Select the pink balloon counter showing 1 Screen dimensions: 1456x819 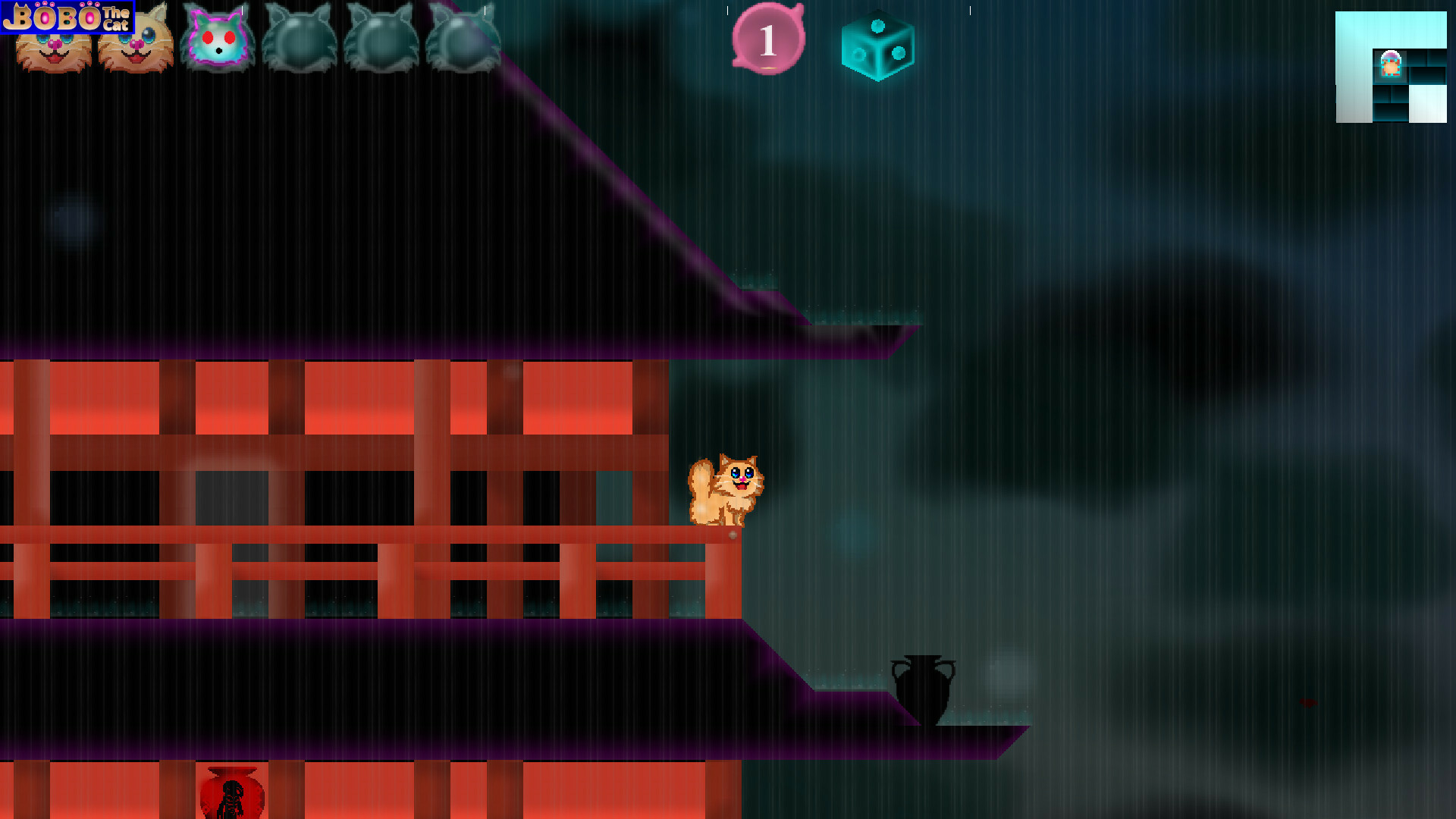coord(767,39)
